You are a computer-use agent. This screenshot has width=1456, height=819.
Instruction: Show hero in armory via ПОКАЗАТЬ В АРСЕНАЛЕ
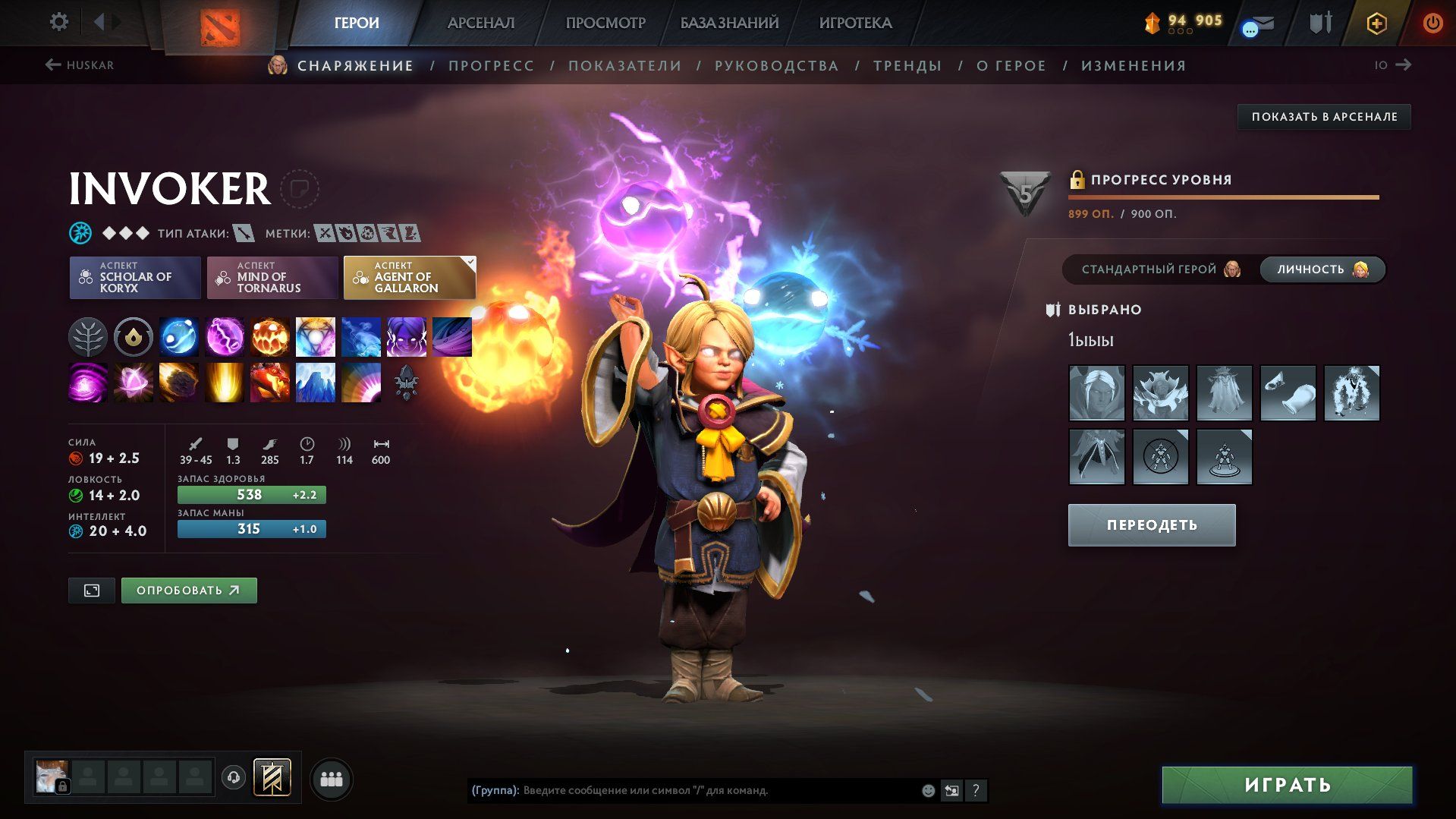[1324, 117]
